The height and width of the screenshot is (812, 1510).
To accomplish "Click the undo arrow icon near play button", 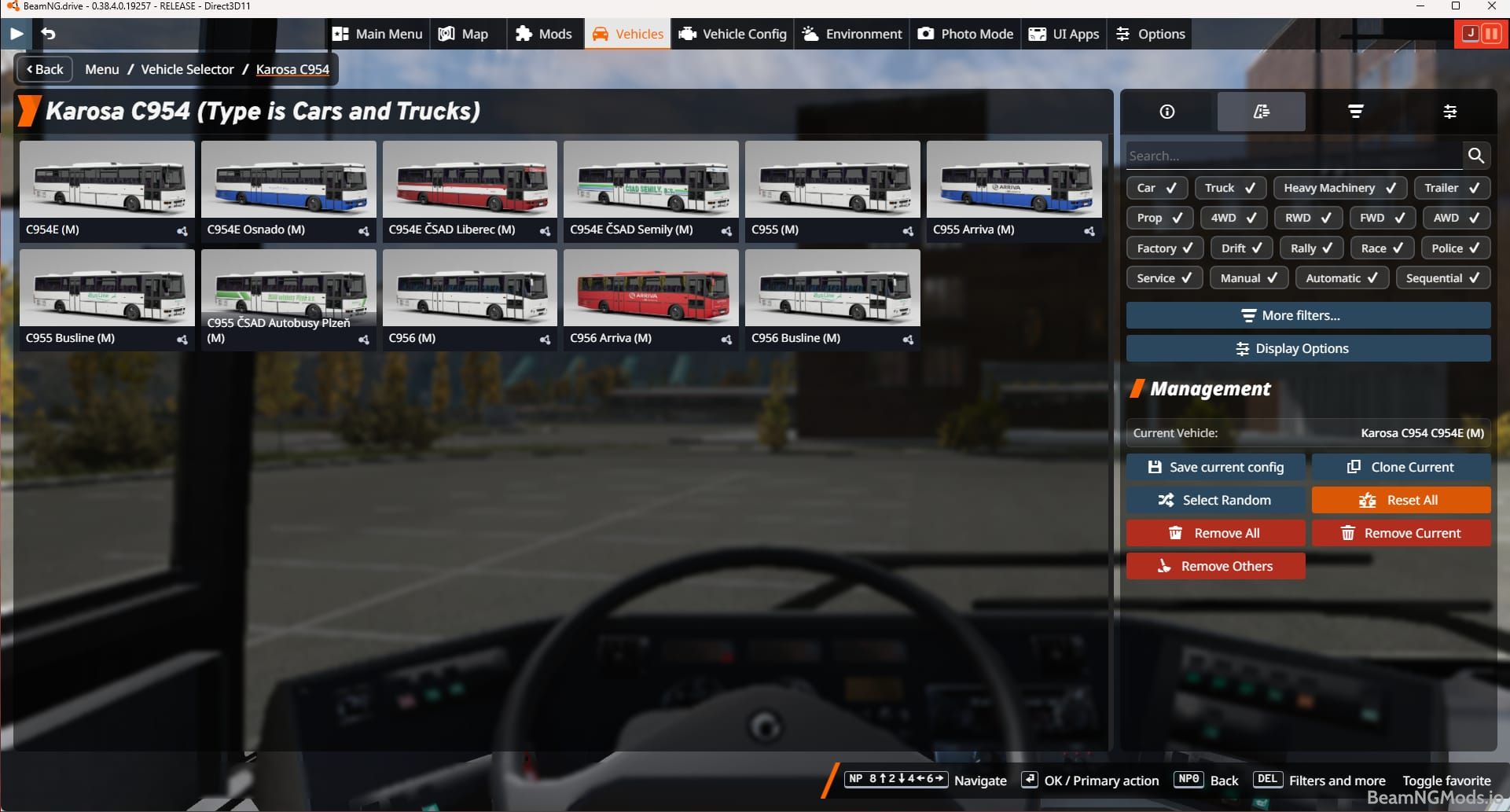I will [x=49, y=34].
